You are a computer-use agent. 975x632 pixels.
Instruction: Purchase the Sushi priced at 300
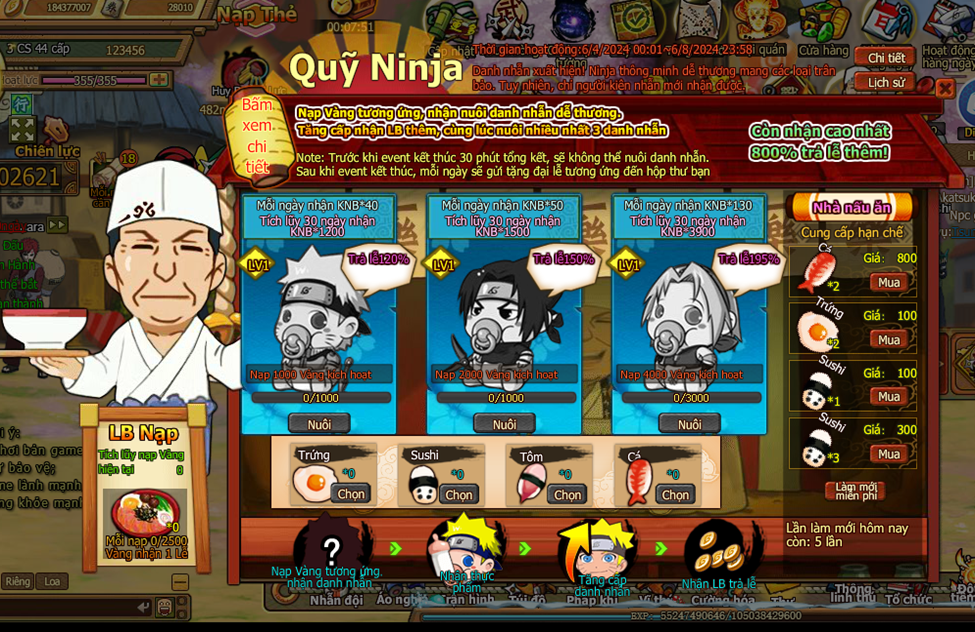tap(889, 454)
